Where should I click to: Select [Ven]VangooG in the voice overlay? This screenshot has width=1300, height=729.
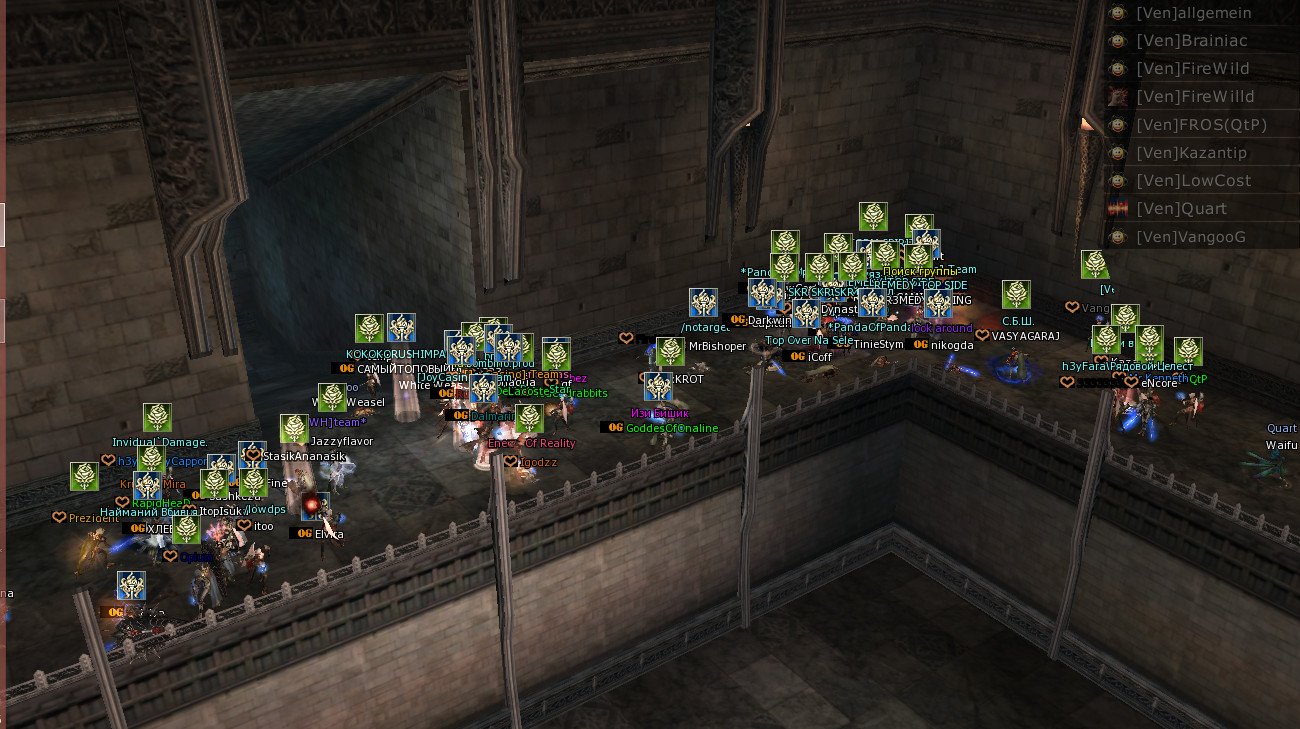tap(1190, 237)
